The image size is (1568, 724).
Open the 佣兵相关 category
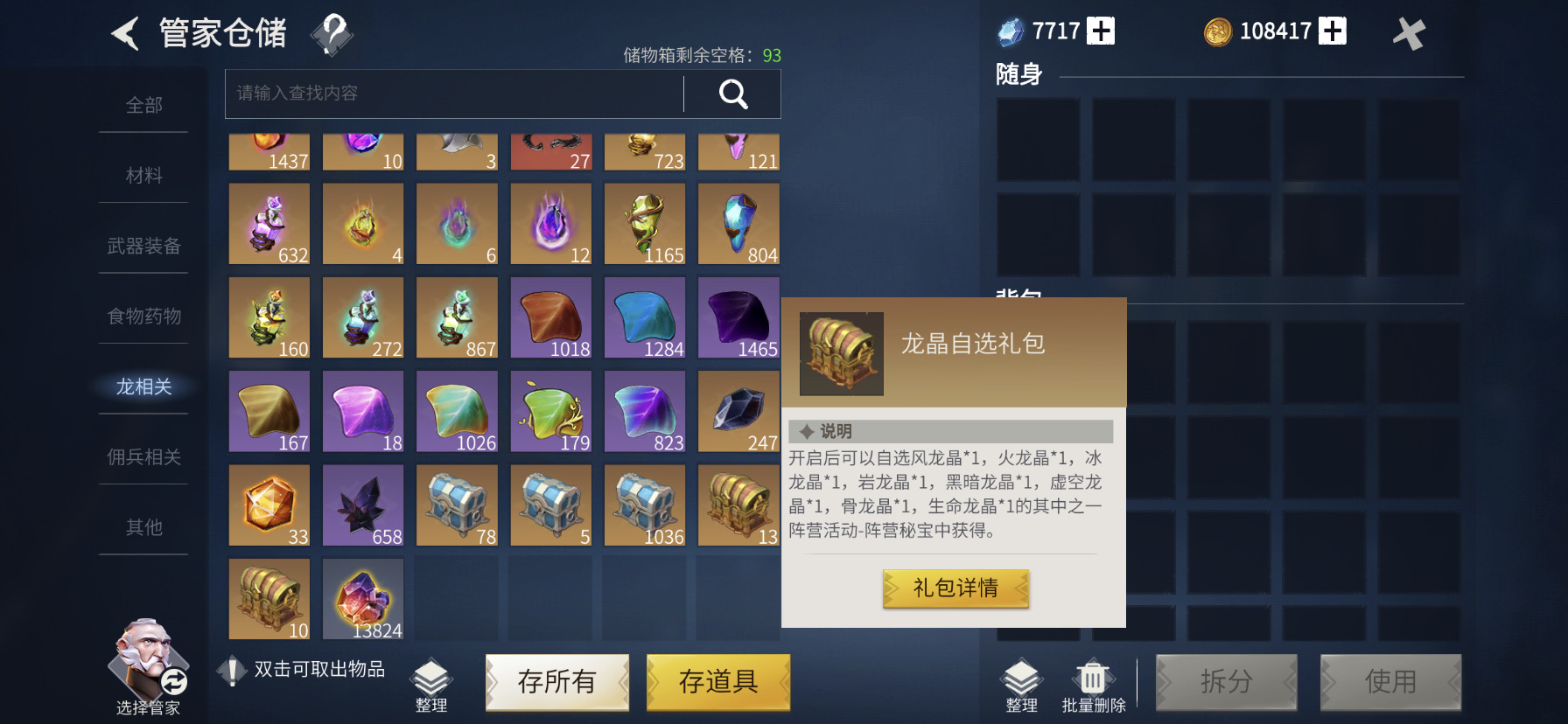point(143,457)
